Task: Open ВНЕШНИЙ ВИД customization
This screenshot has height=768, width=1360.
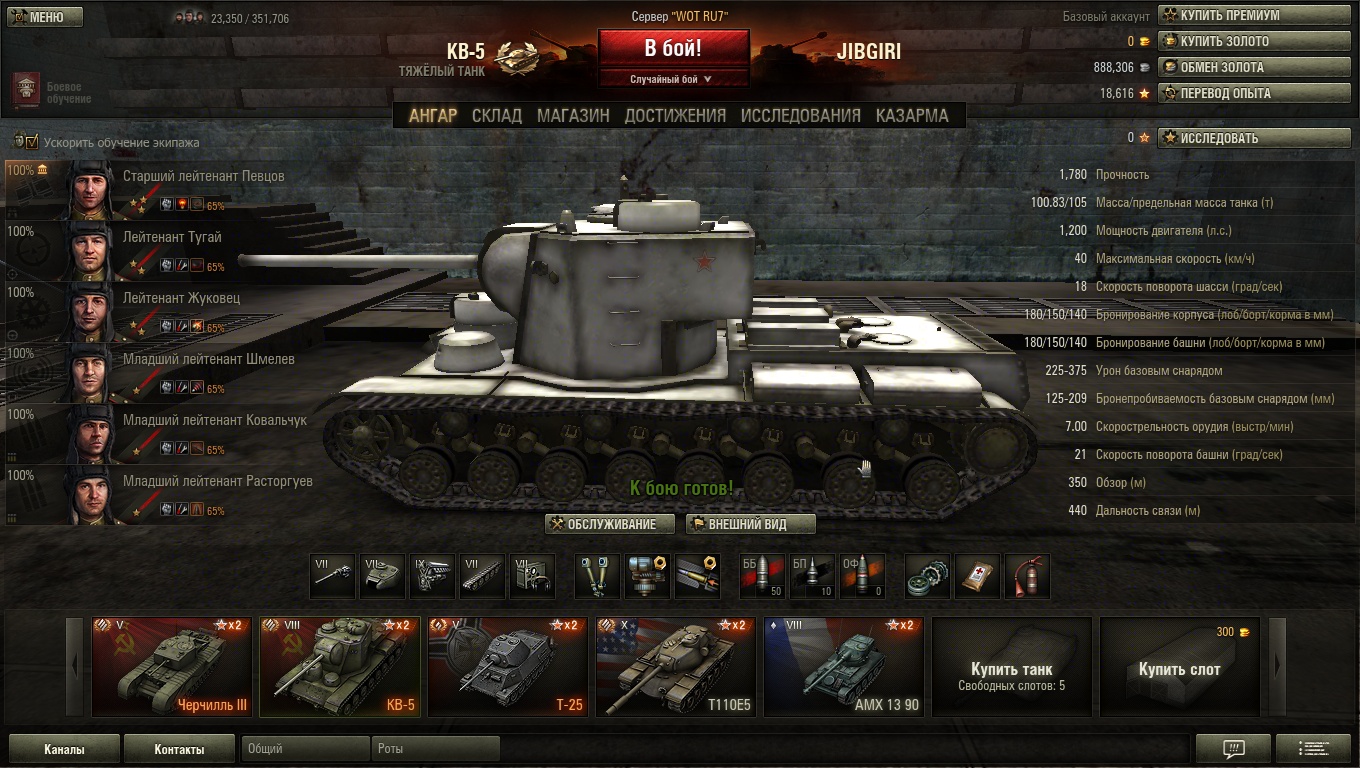Action: [750, 525]
